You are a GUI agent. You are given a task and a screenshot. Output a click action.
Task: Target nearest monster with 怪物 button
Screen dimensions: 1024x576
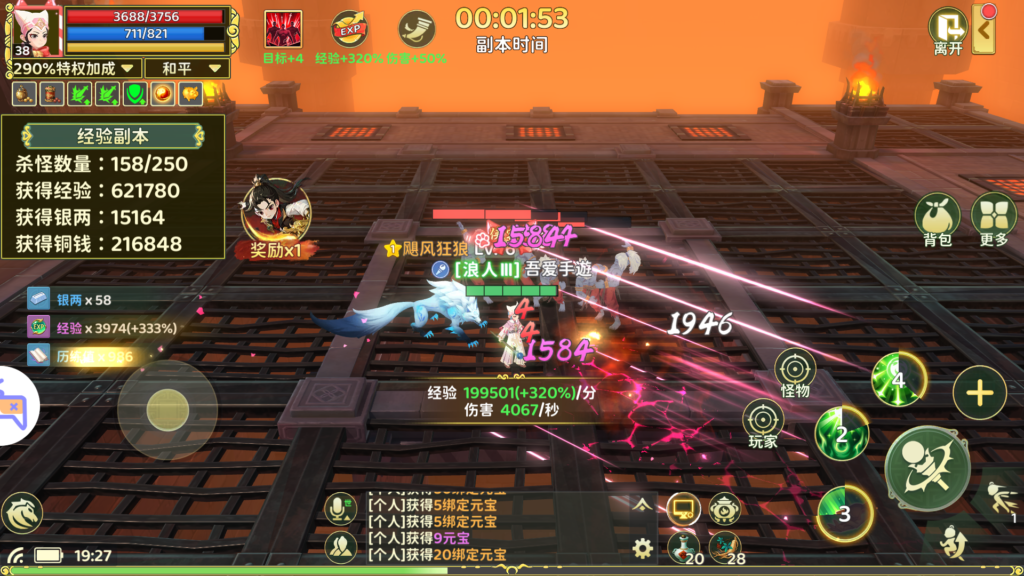pos(795,370)
